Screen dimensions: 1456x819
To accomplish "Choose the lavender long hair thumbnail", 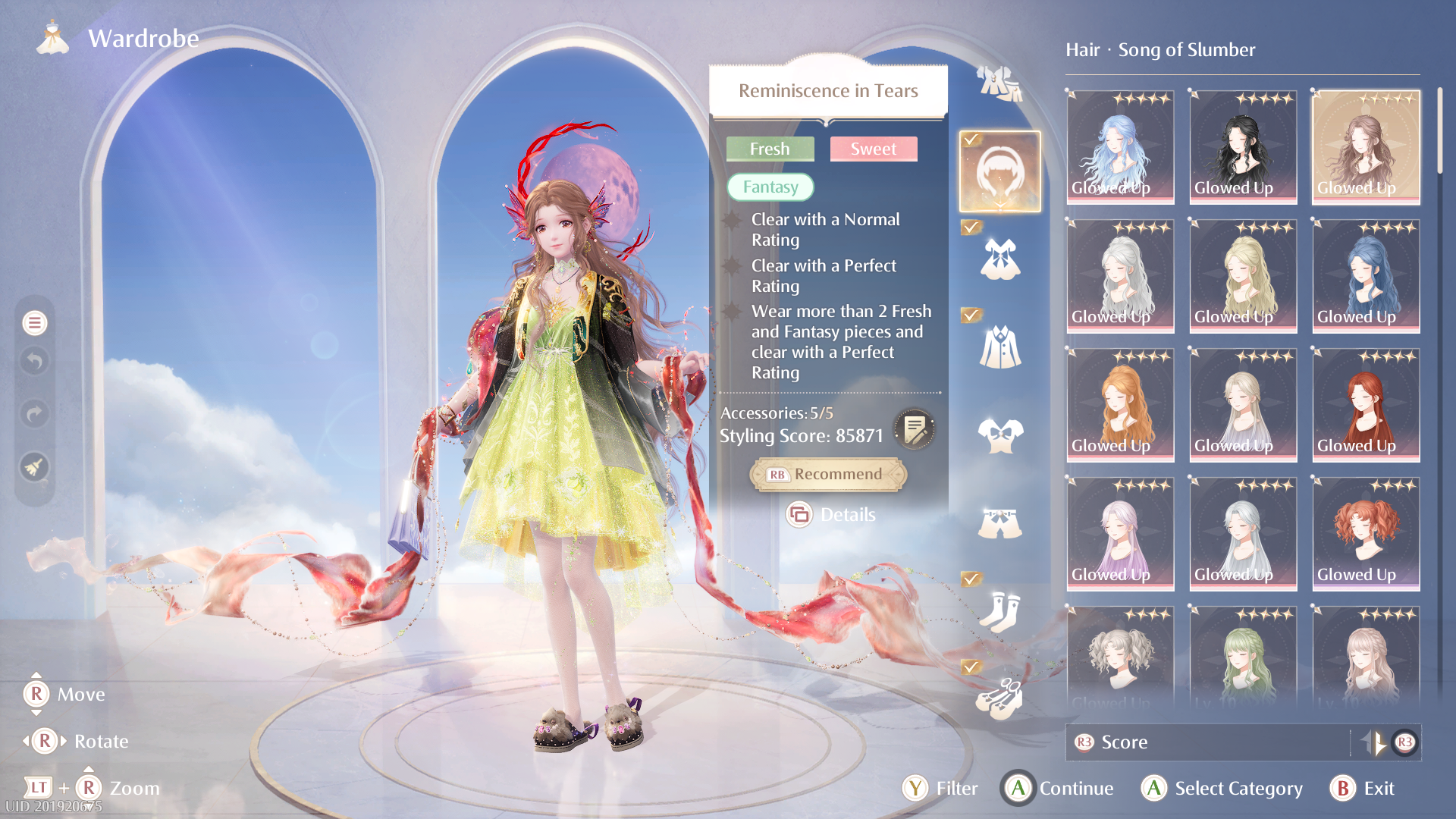I will 1120,534.
